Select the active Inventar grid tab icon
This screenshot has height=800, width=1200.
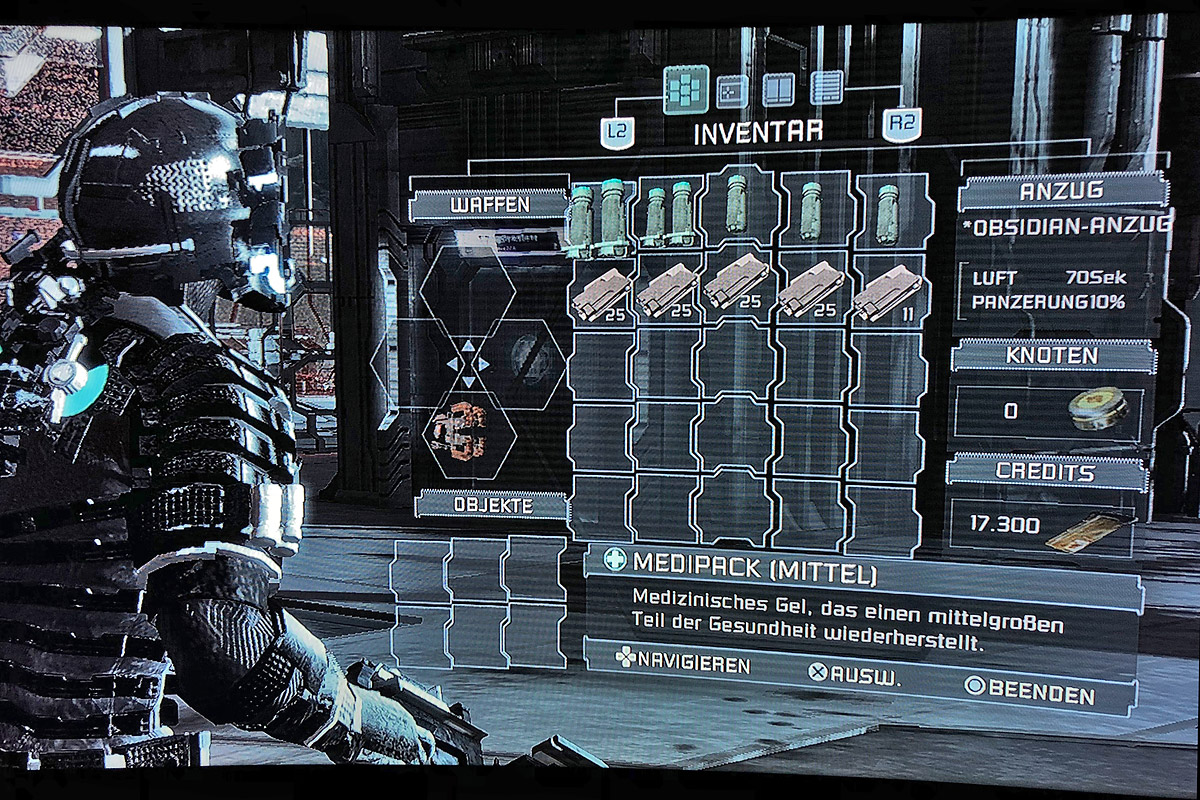click(686, 90)
